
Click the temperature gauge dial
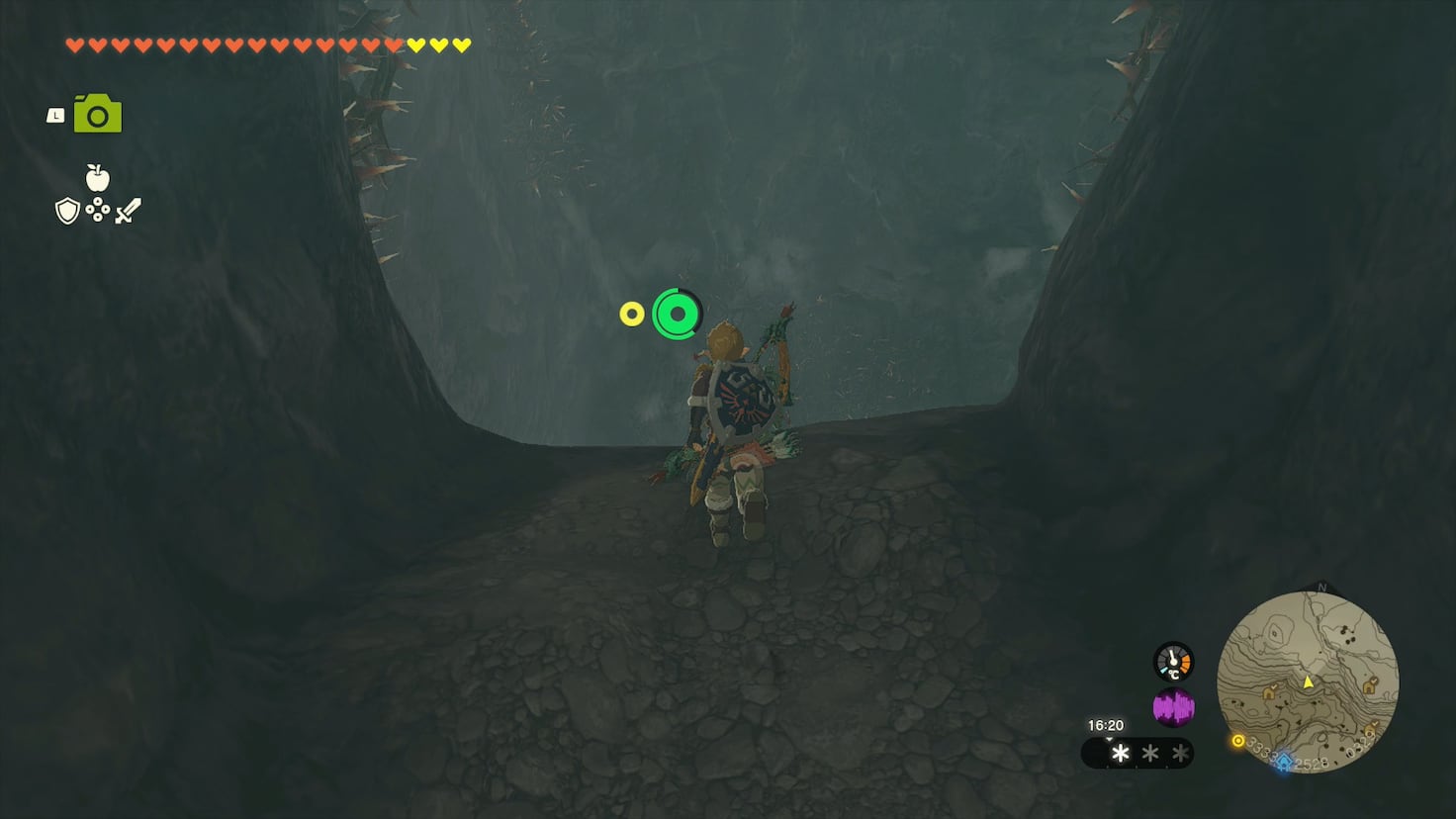(1173, 662)
